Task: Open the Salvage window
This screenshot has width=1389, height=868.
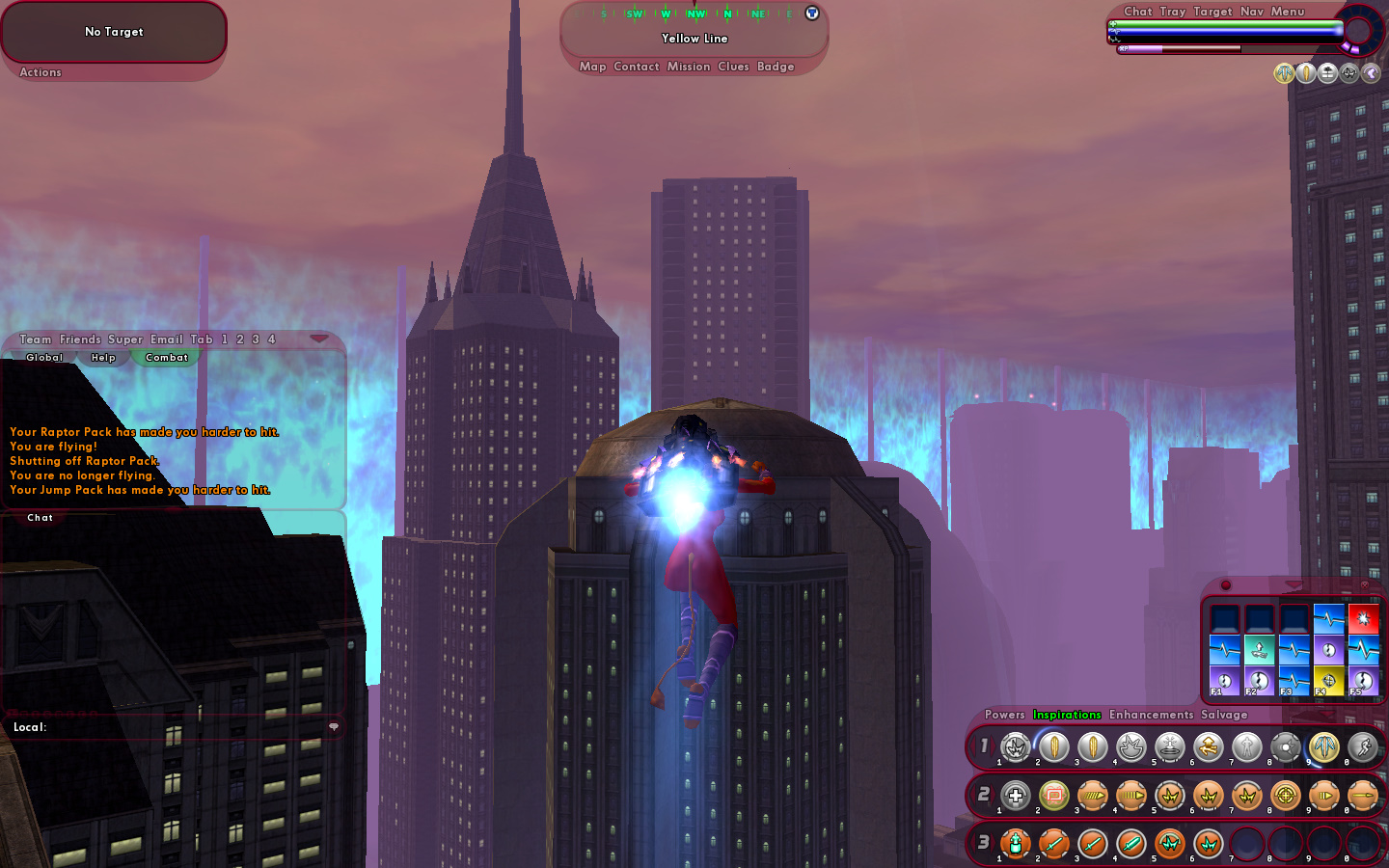Action: tap(1224, 715)
